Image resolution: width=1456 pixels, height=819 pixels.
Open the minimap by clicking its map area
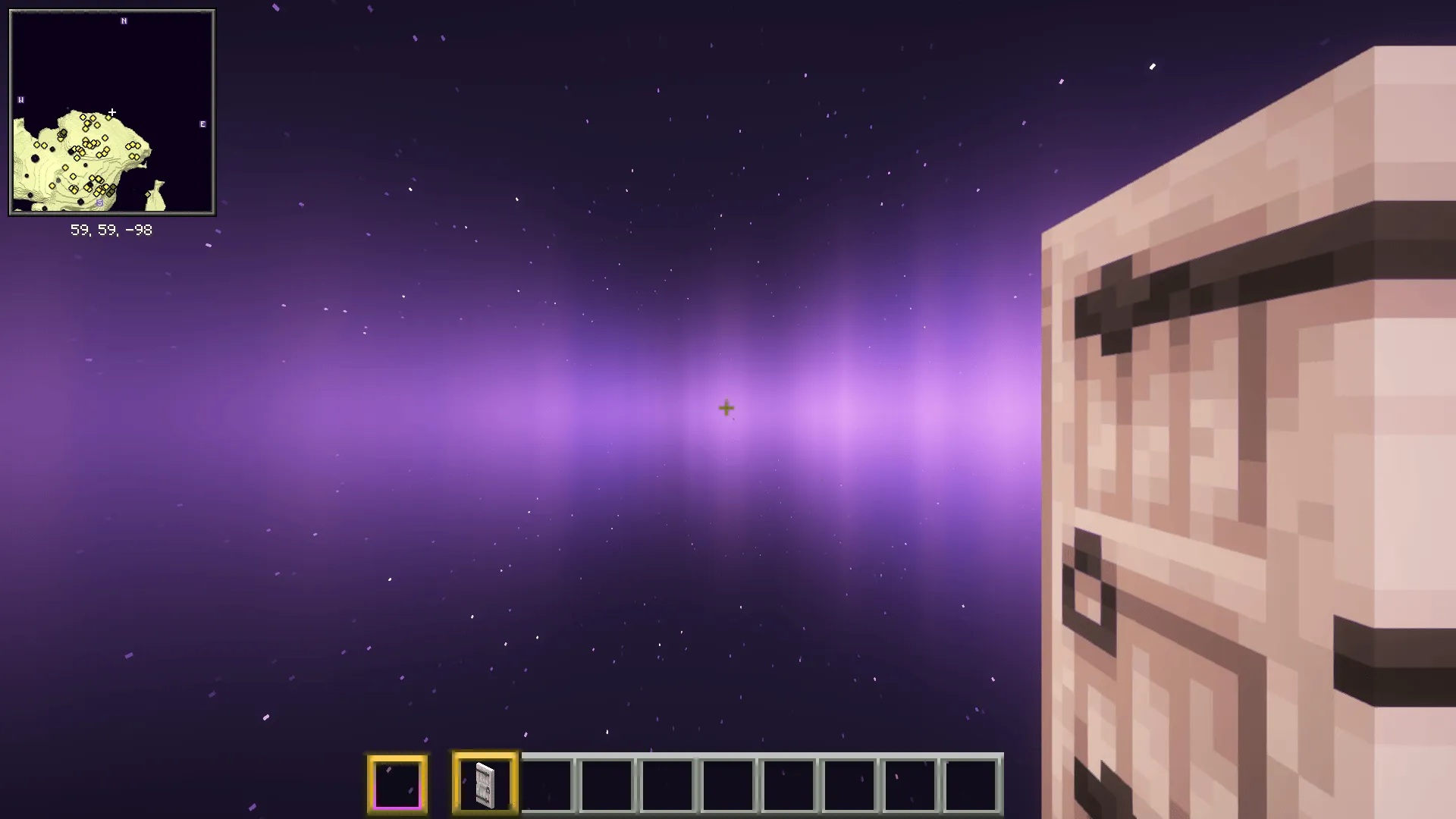(x=112, y=114)
